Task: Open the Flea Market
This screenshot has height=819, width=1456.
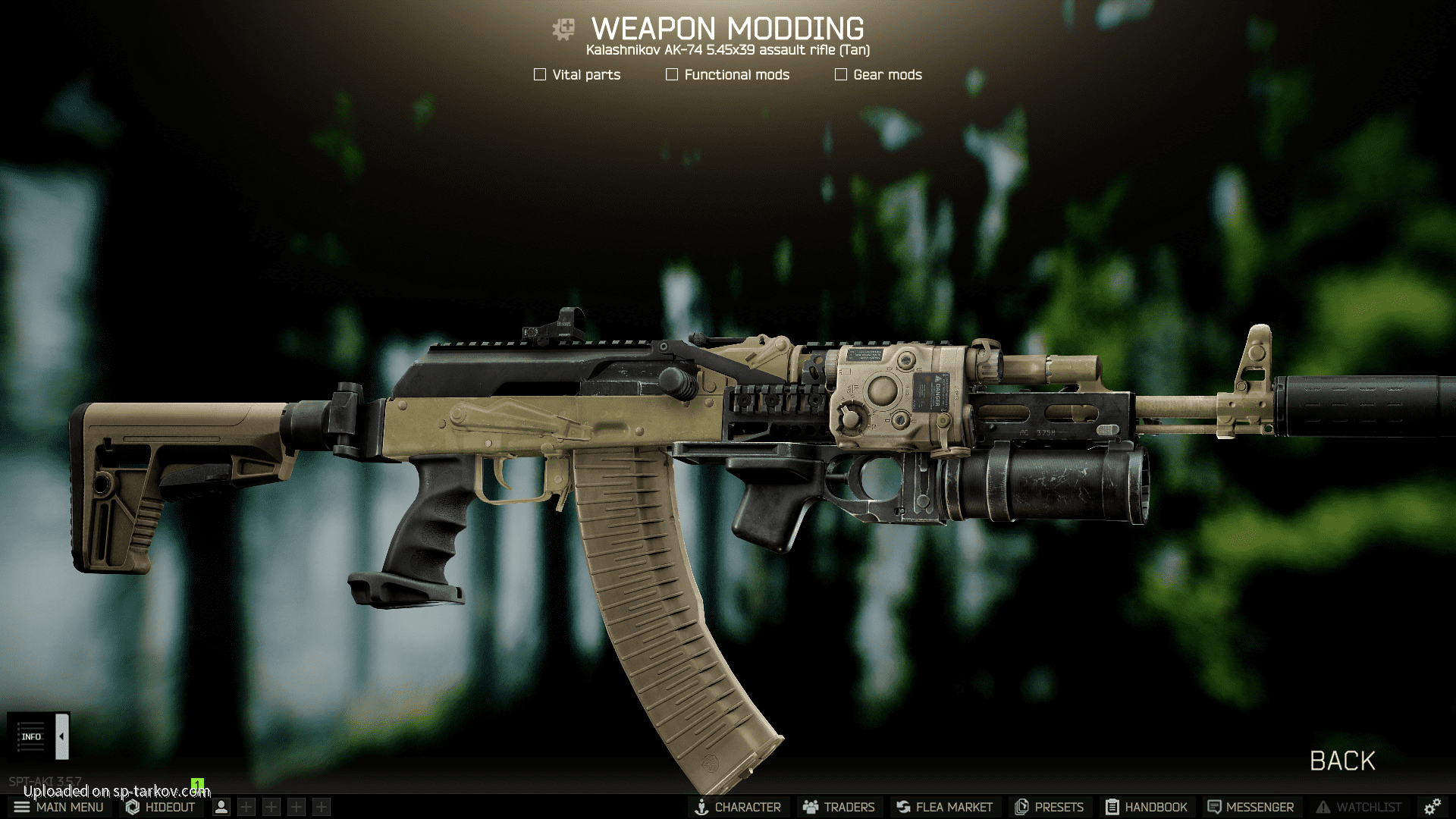Action: 944,807
